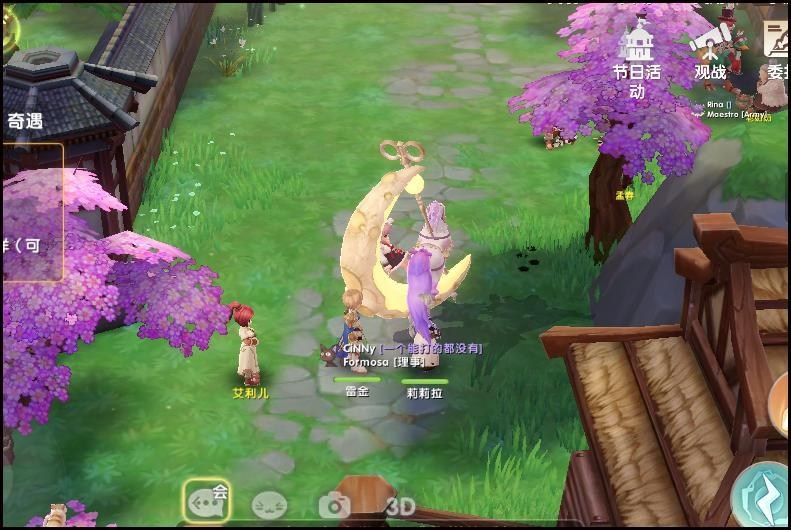The height and width of the screenshot is (530, 791).
Task: Toggle the 3D camera view
Action: (x=400, y=507)
